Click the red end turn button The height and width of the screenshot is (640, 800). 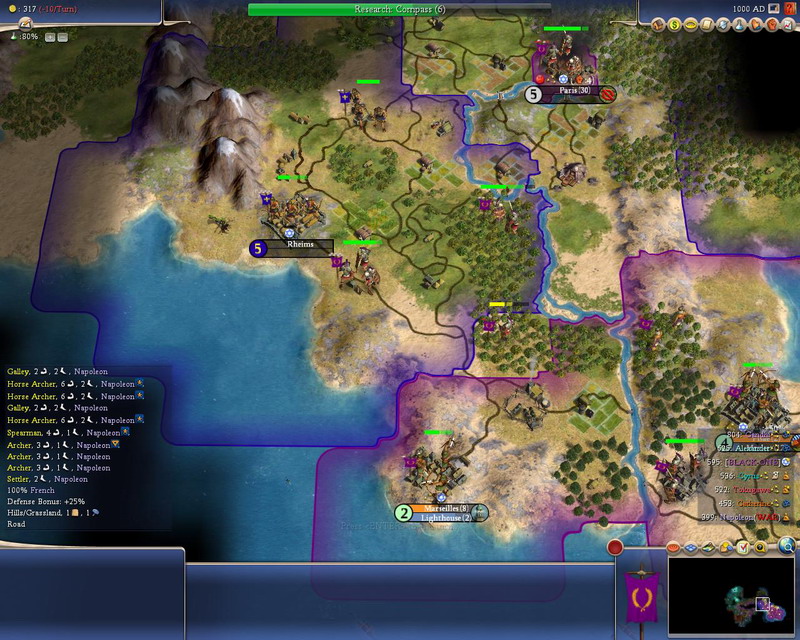tap(615, 547)
